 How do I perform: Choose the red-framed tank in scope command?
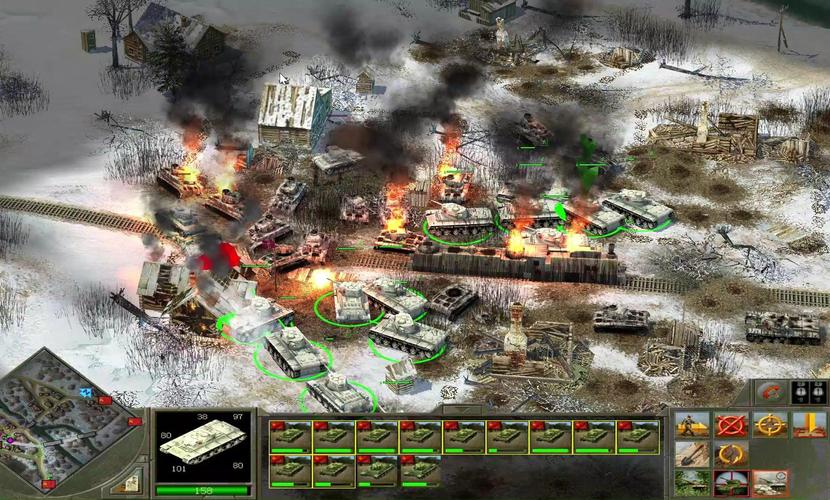(x=731, y=484)
